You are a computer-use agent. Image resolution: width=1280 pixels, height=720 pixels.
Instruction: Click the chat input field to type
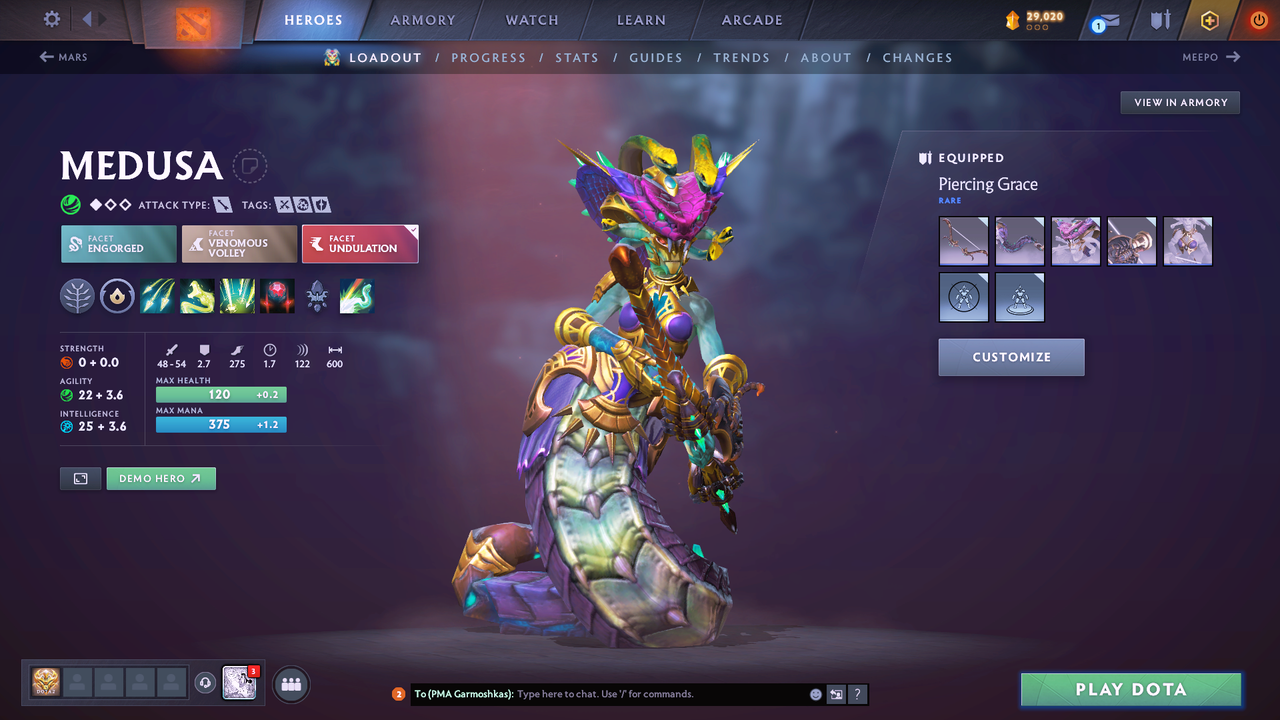click(x=600, y=693)
